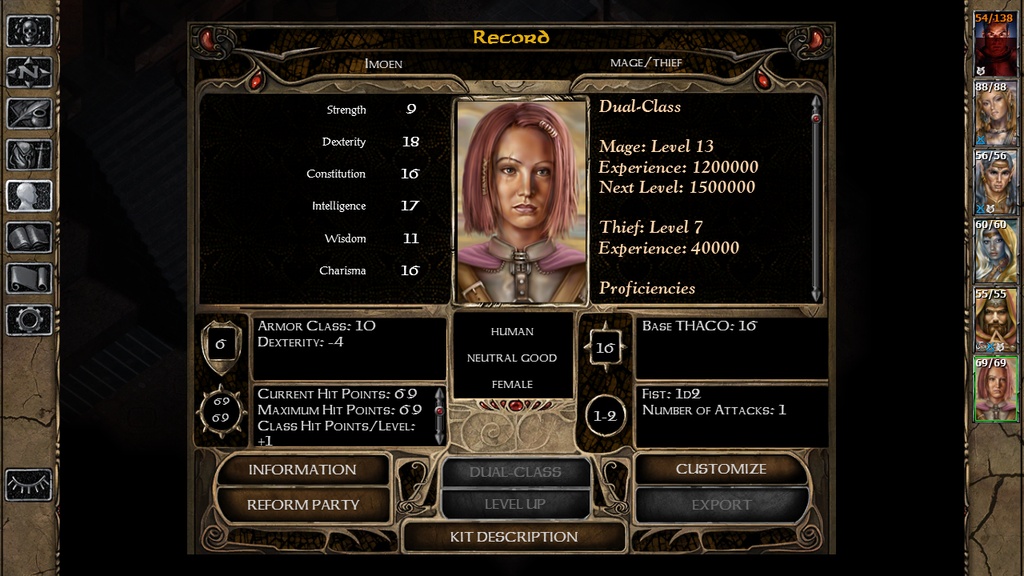The image size is (1024, 576).
Task: Pick the bearded man portrait with 55/55
Action: coord(995,322)
